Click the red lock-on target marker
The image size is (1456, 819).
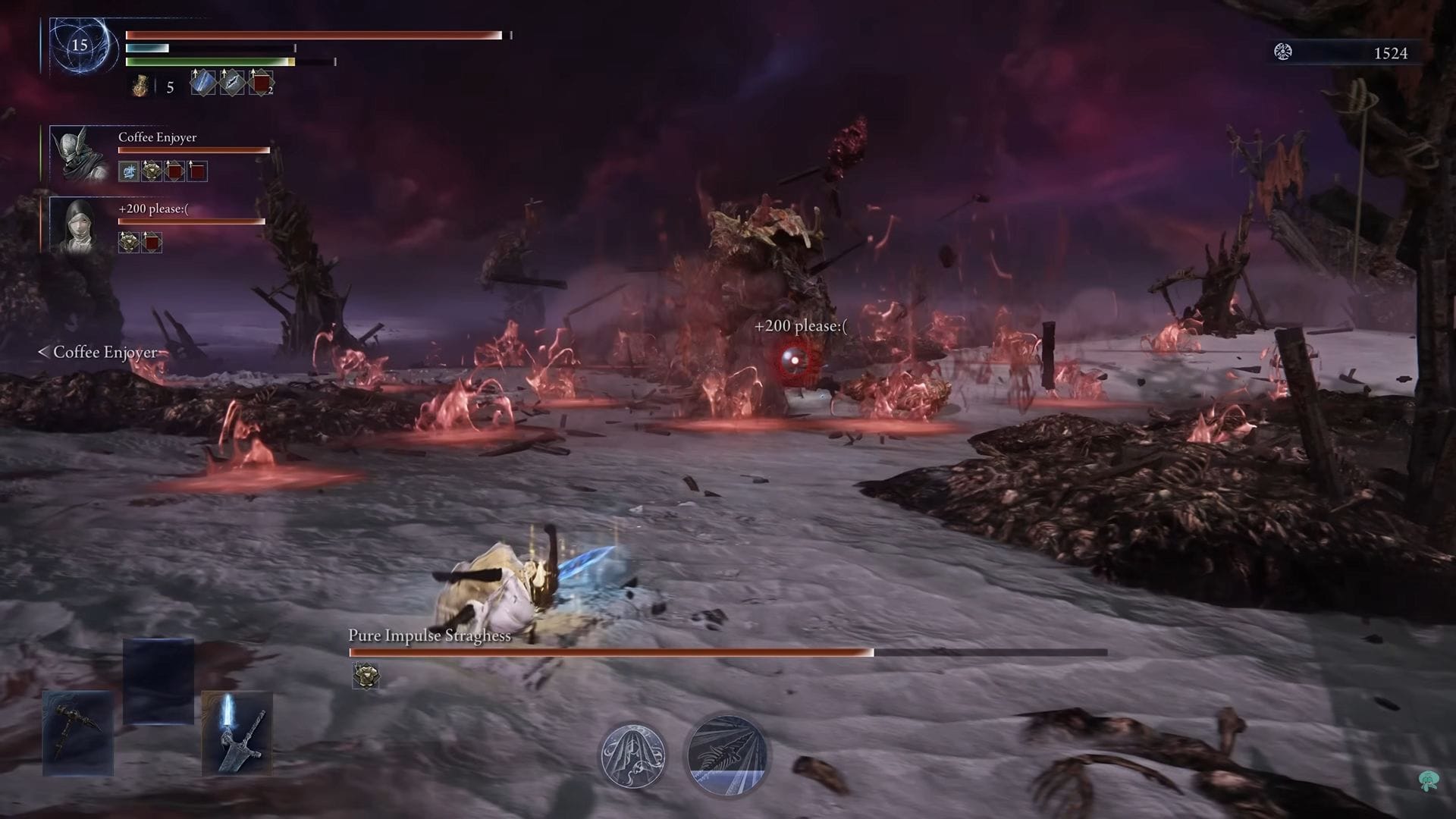click(x=793, y=361)
